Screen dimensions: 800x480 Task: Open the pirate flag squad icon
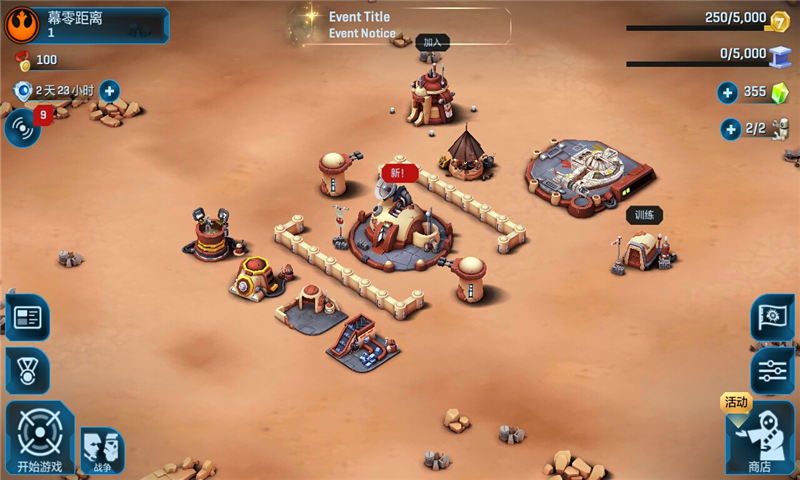coord(772,317)
